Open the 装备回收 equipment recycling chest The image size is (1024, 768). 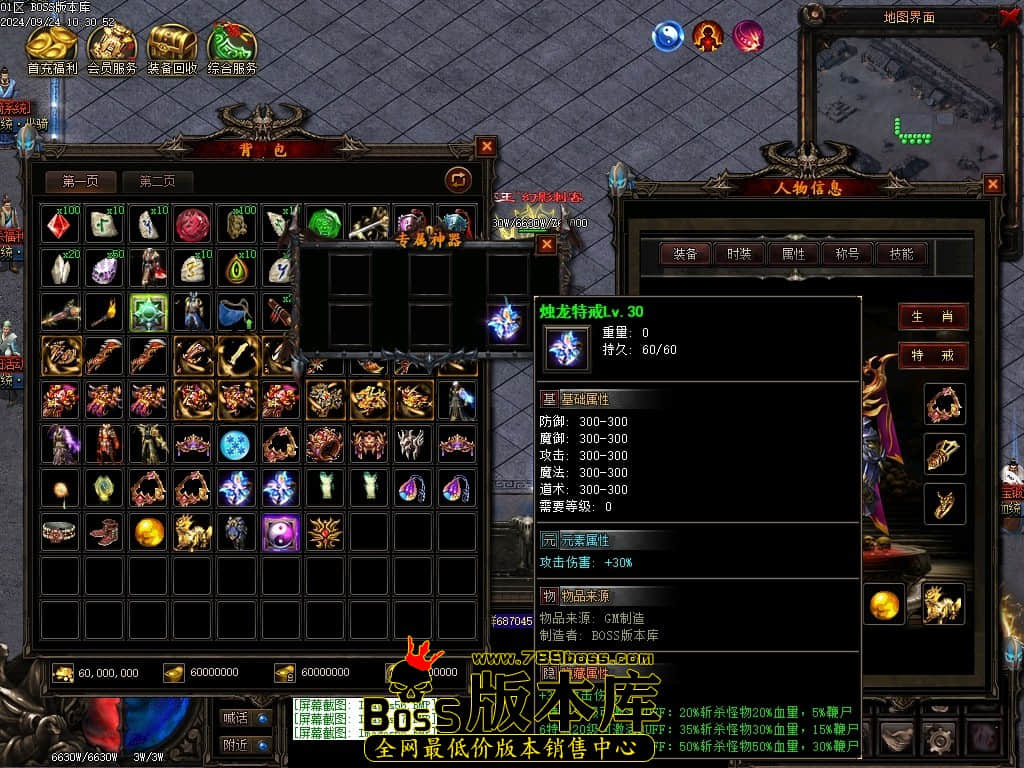(172, 50)
